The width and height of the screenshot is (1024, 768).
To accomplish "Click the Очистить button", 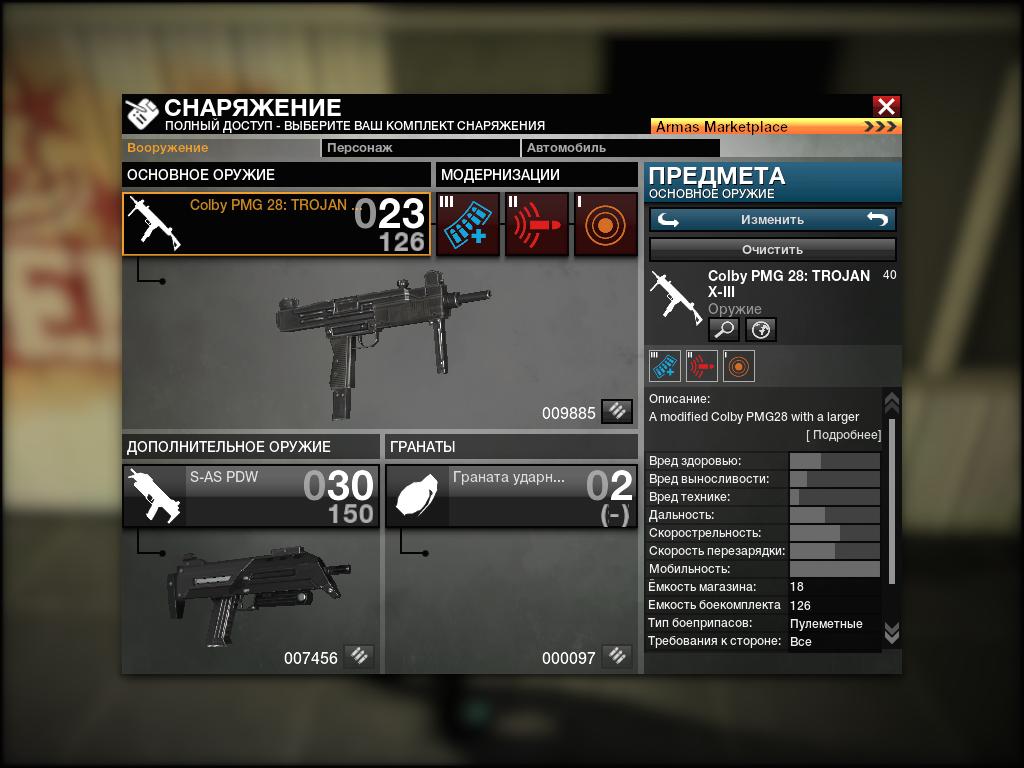I will click(x=772, y=249).
